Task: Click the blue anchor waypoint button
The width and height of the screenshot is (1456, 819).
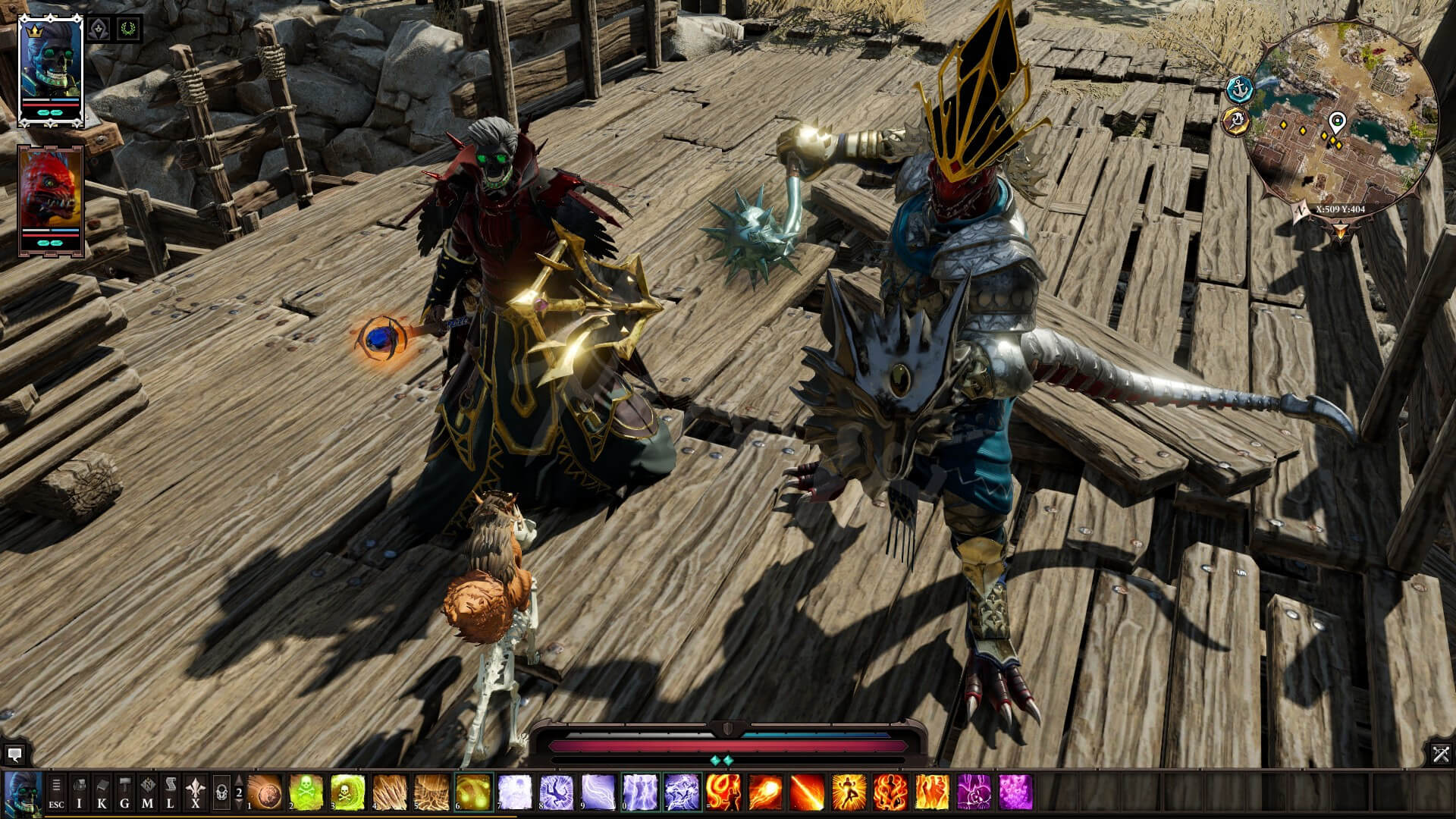Action: coord(1239,88)
